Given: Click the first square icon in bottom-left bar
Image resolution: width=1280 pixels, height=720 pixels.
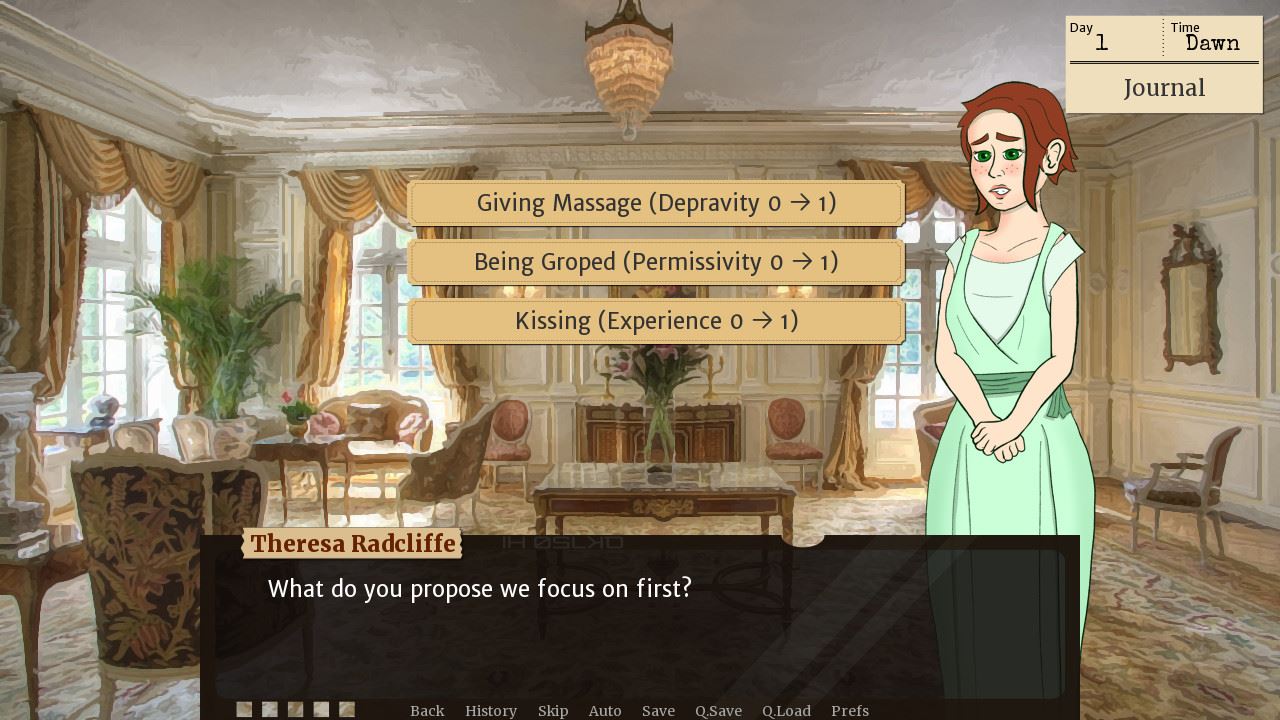Looking at the screenshot, I should [243, 708].
